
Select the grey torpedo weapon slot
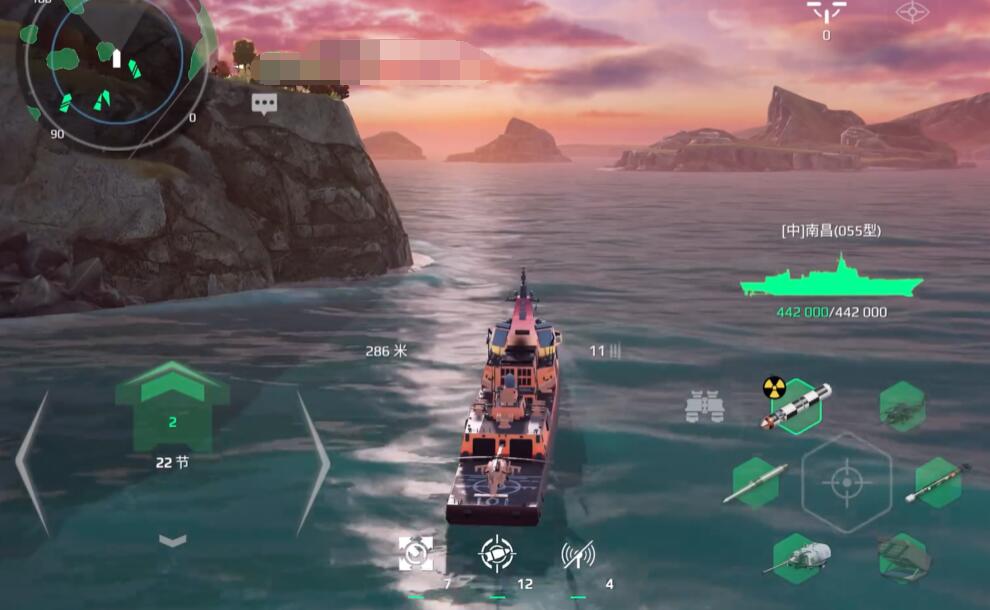755,482
